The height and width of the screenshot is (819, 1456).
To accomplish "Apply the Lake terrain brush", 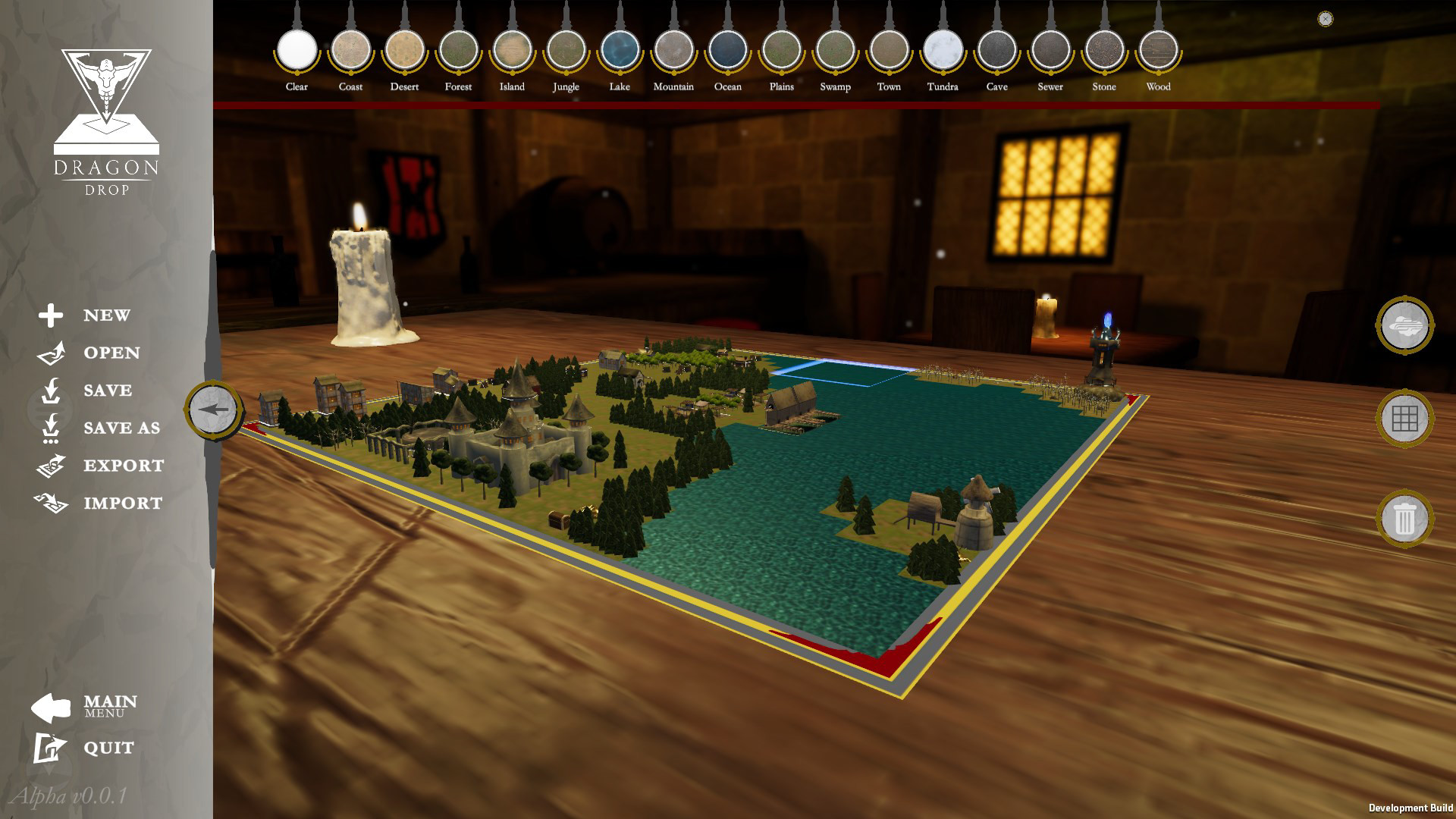I will (619, 49).
